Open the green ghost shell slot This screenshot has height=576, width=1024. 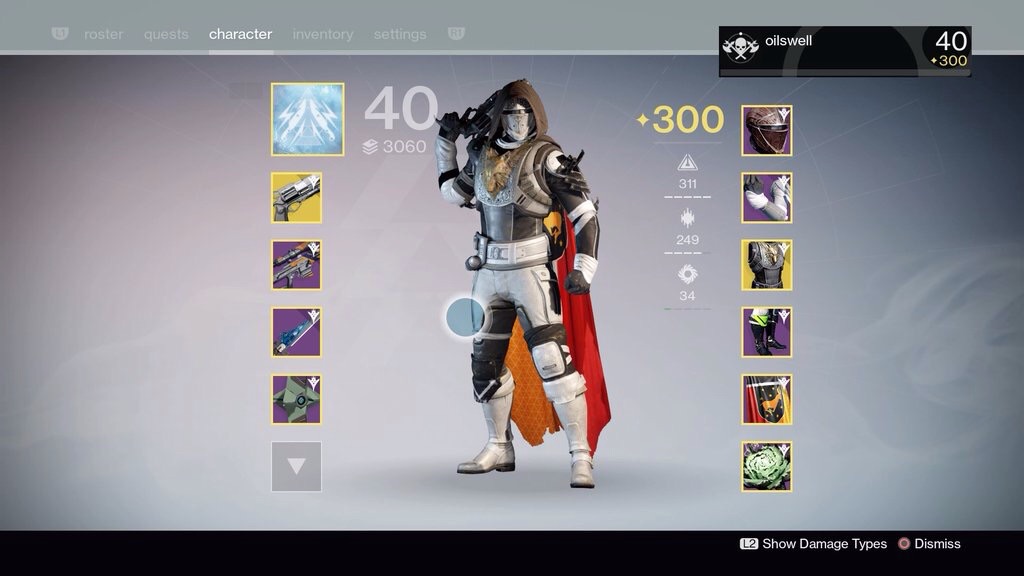(296, 399)
